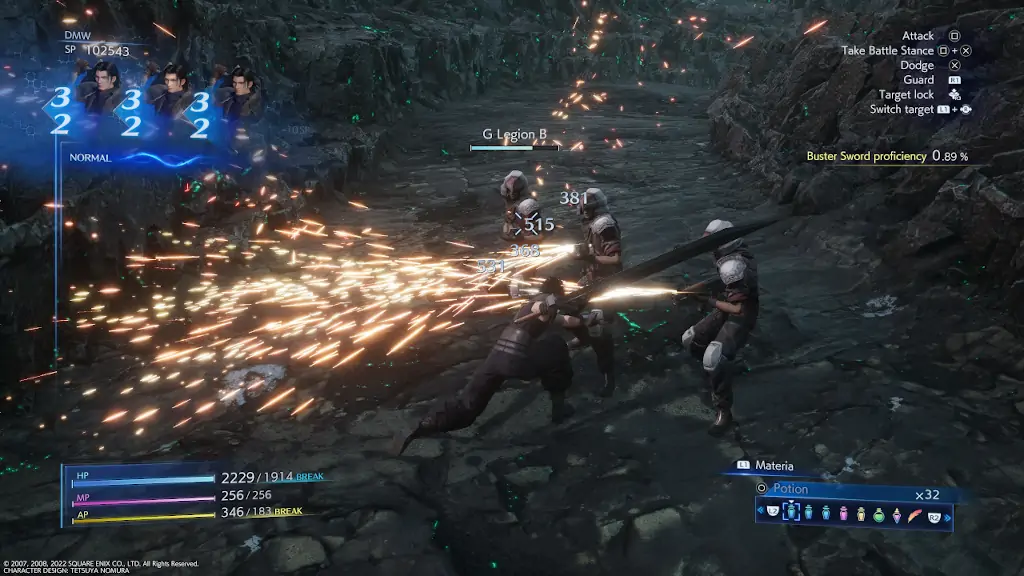Switch to the Materia command list
Screen dimensions: 1024x576
[x=773, y=464]
